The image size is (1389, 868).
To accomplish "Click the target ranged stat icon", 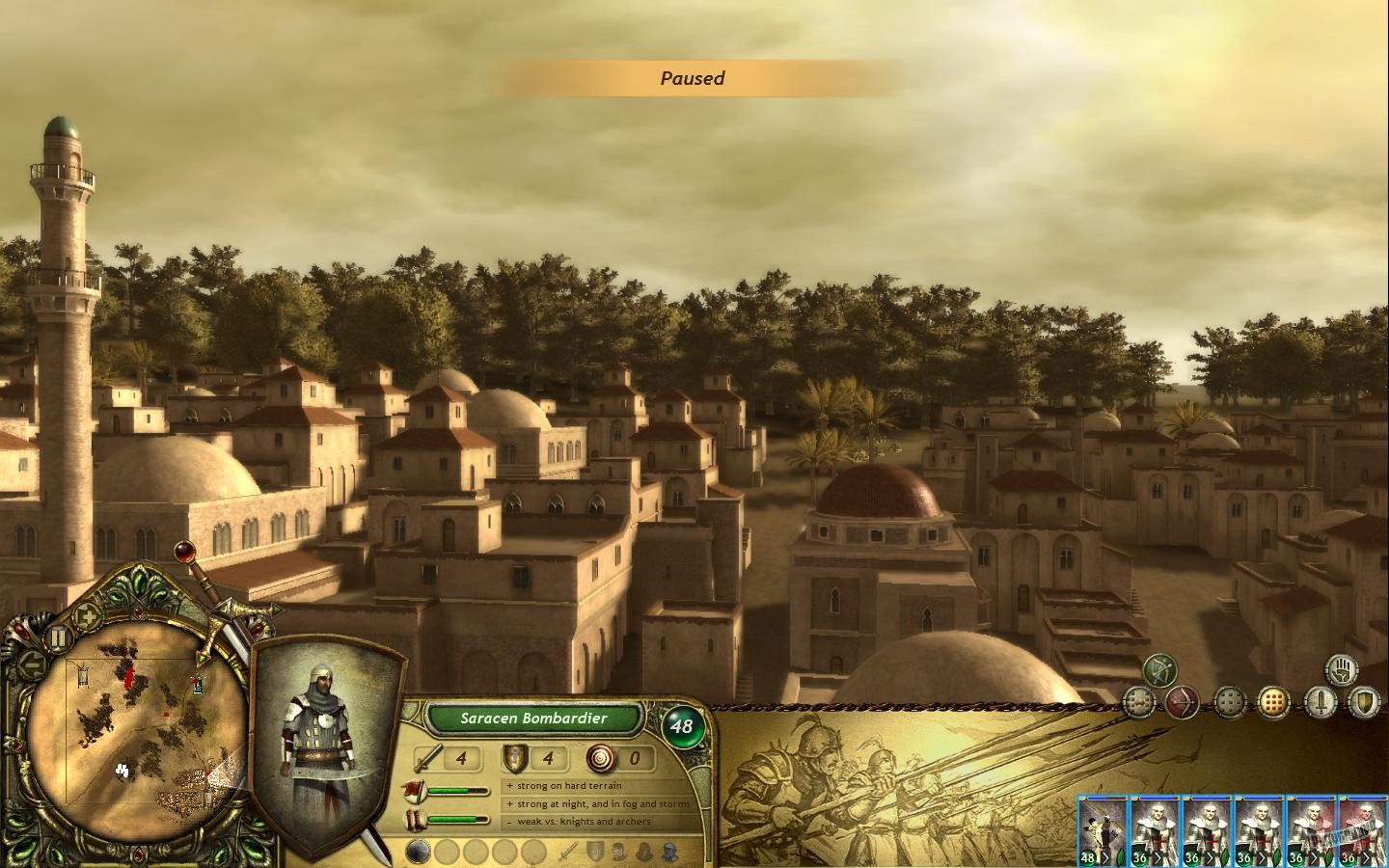I will 600,759.
